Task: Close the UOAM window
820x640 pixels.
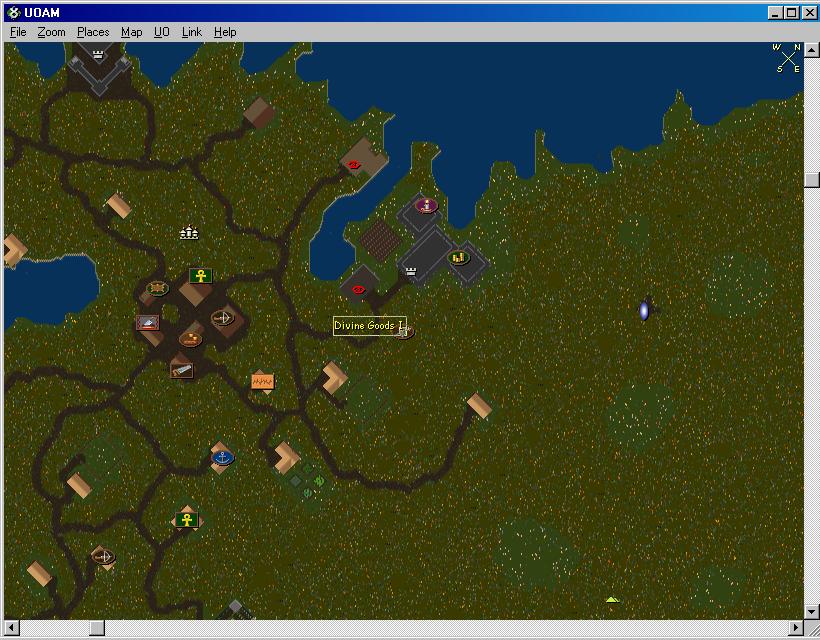Action: click(x=807, y=12)
